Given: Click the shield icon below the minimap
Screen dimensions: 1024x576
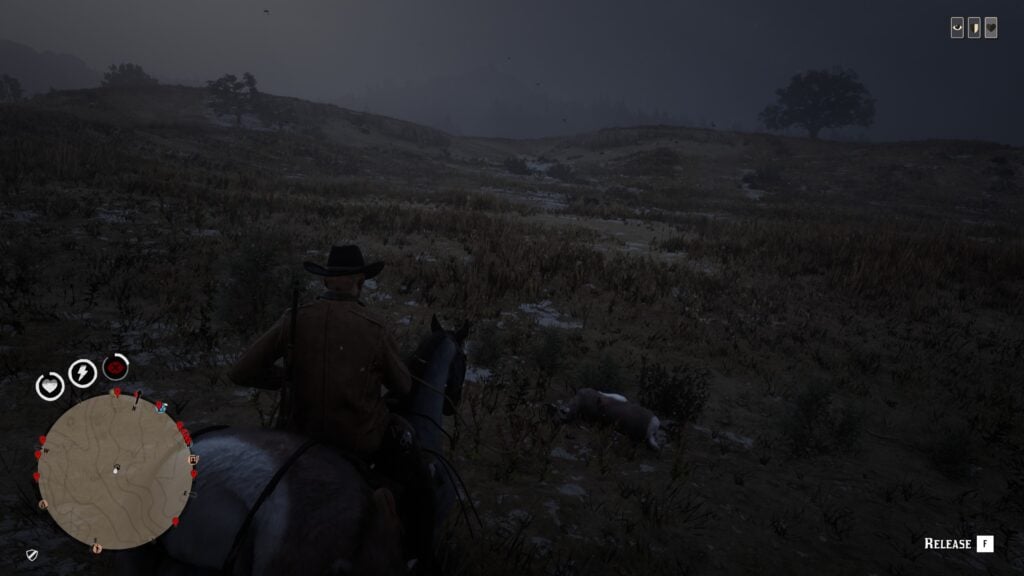Looking at the screenshot, I should (x=32, y=554).
